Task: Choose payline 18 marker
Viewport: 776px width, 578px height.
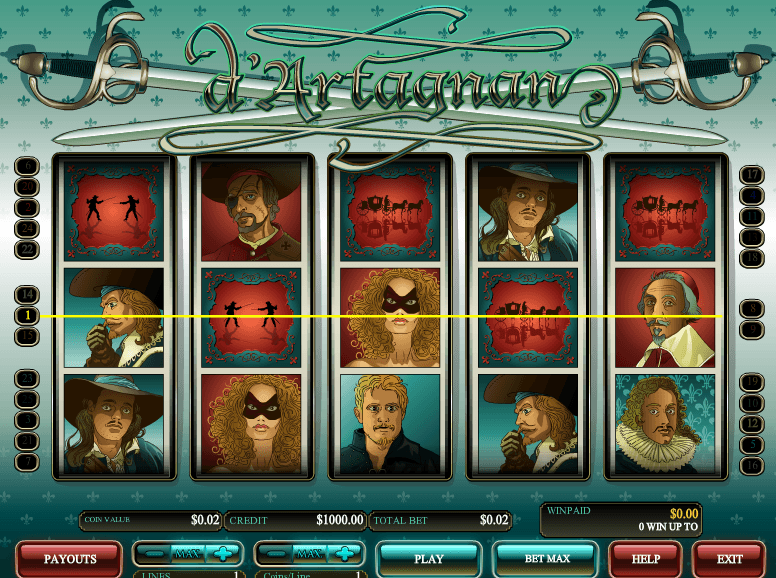Action: [x=752, y=257]
